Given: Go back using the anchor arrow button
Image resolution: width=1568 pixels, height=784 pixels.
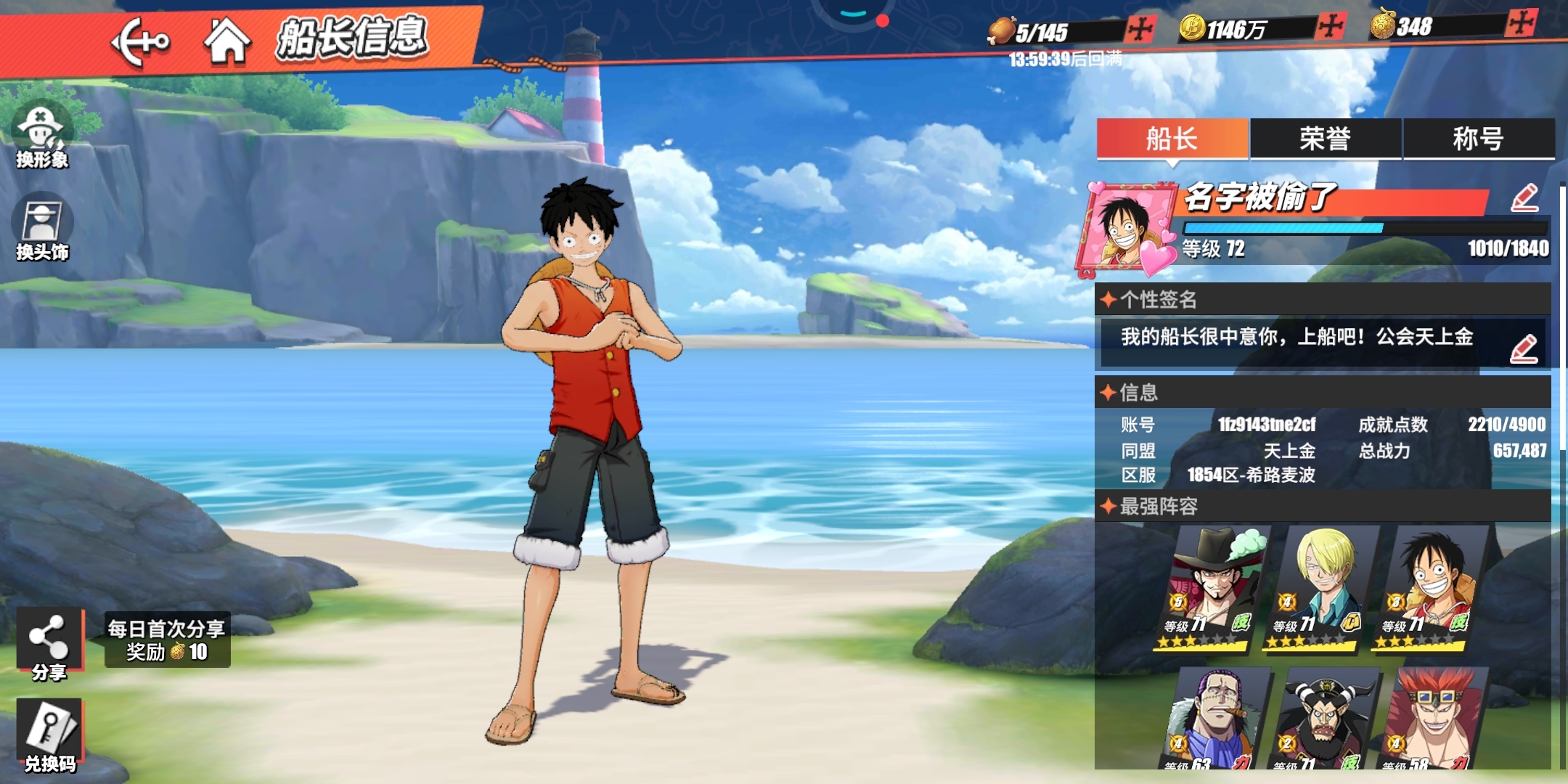Looking at the screenshot, I should point(139,42).
